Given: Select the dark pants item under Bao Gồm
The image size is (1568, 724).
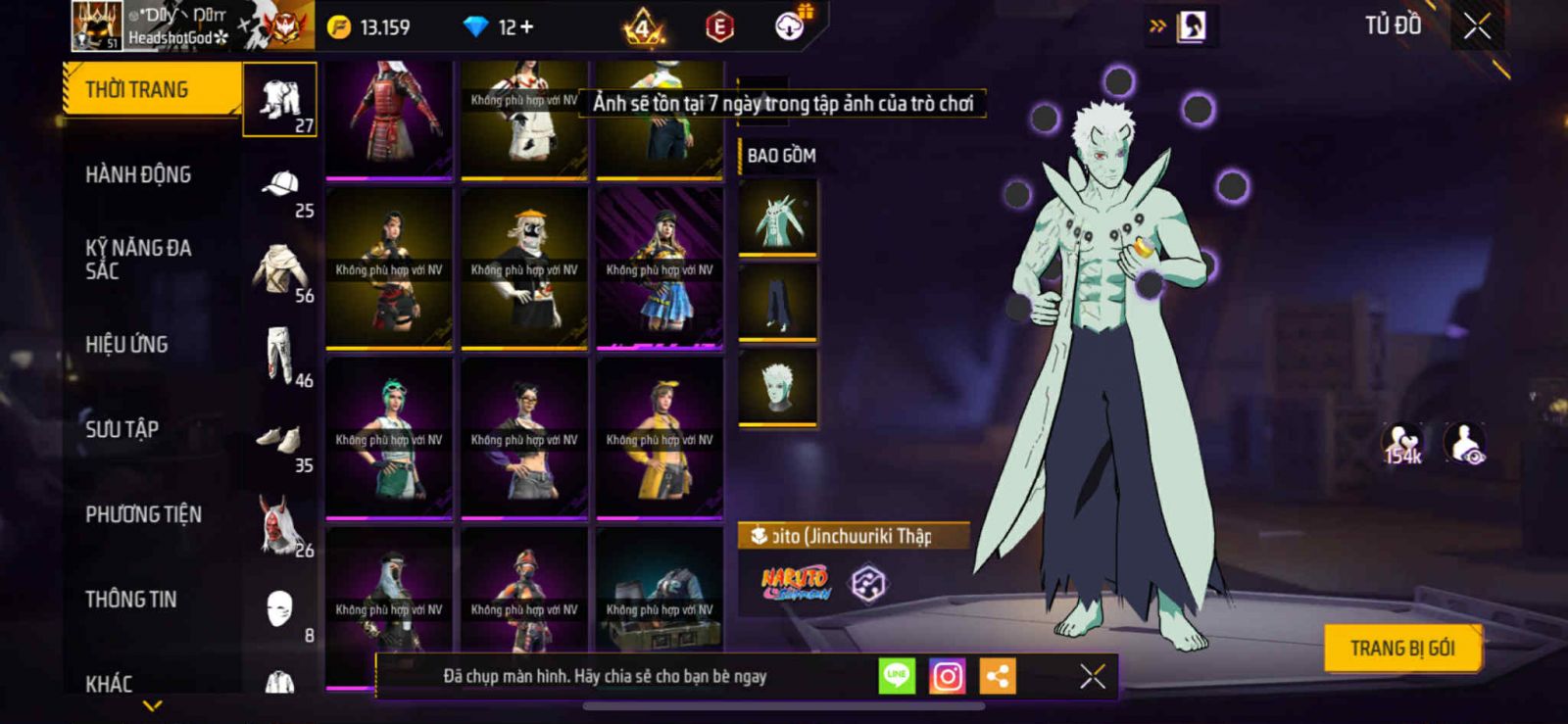Looking at the screenshot, I should click(778, 303).
